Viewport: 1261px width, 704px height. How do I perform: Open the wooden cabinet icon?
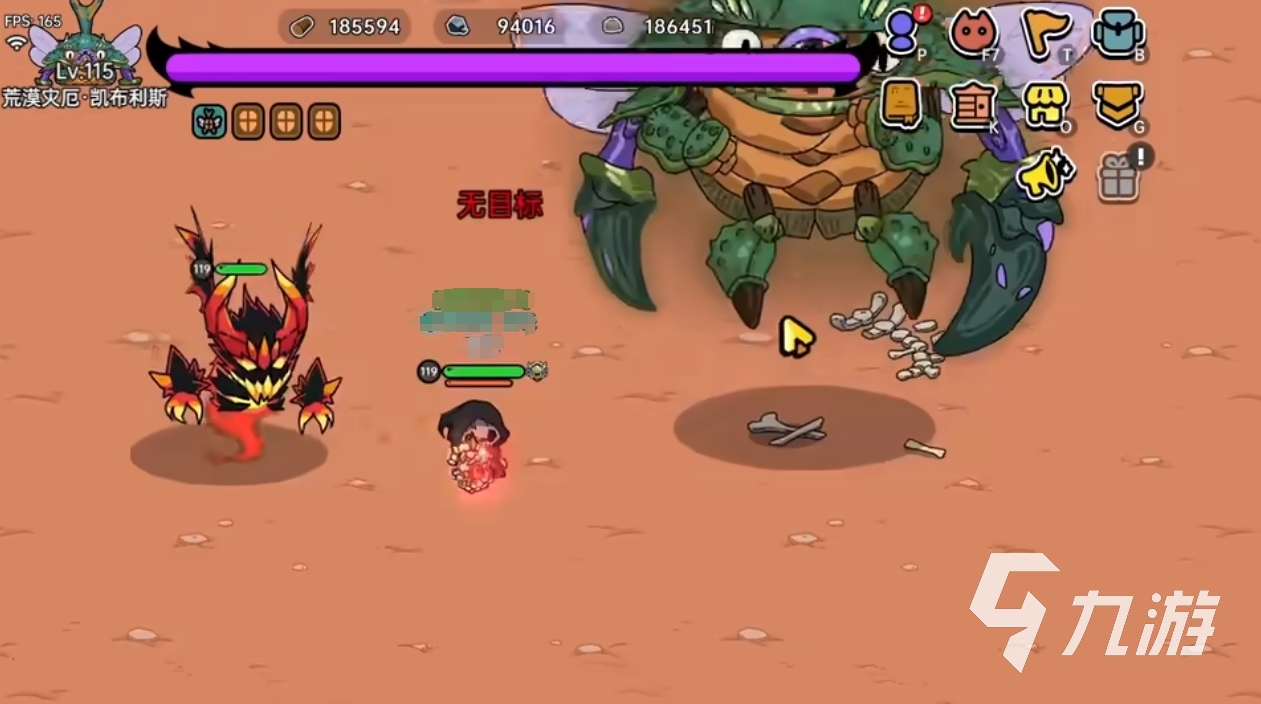[972, 104]
